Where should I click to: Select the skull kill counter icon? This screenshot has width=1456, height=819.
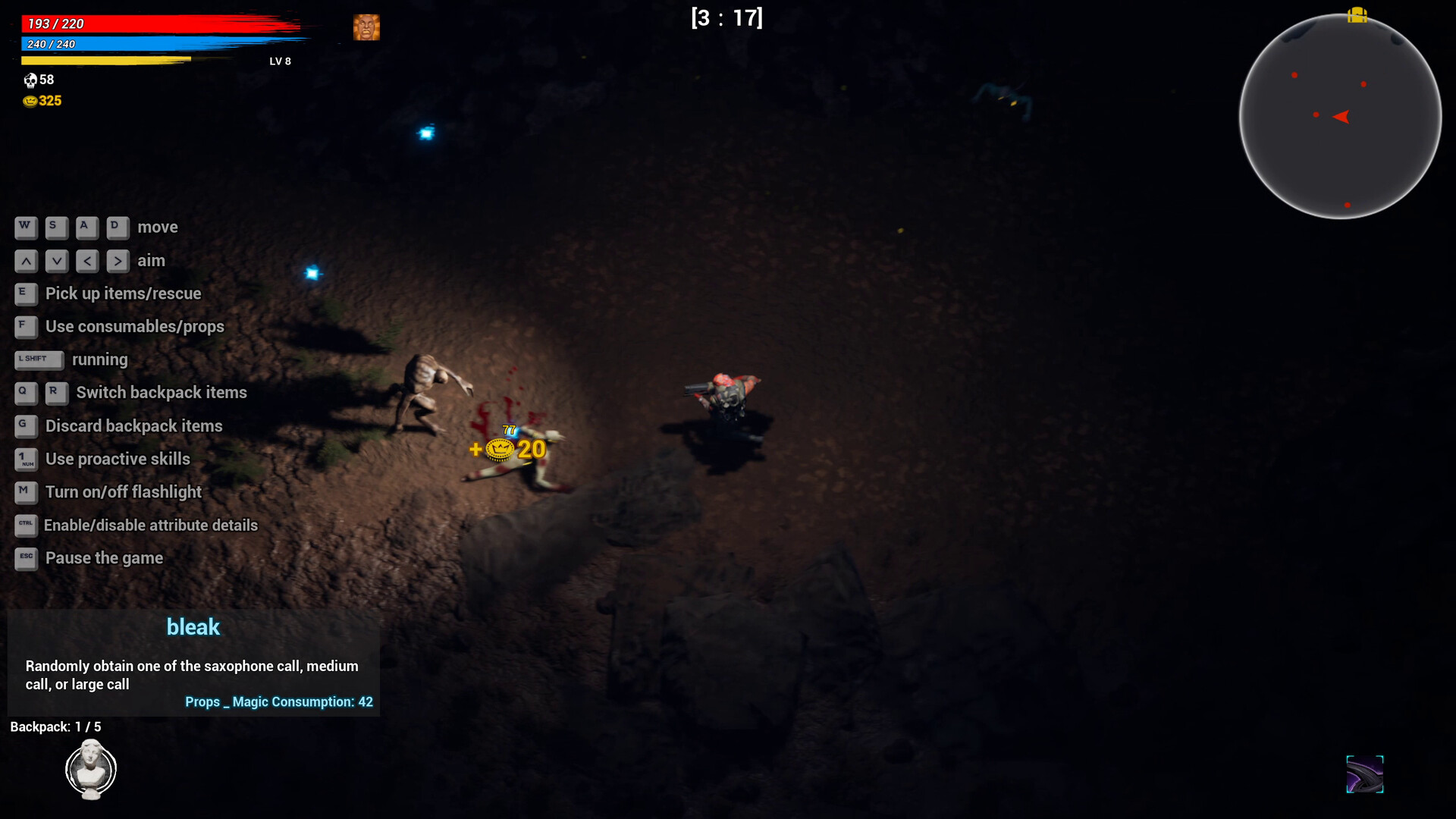[x=30, y=80]
